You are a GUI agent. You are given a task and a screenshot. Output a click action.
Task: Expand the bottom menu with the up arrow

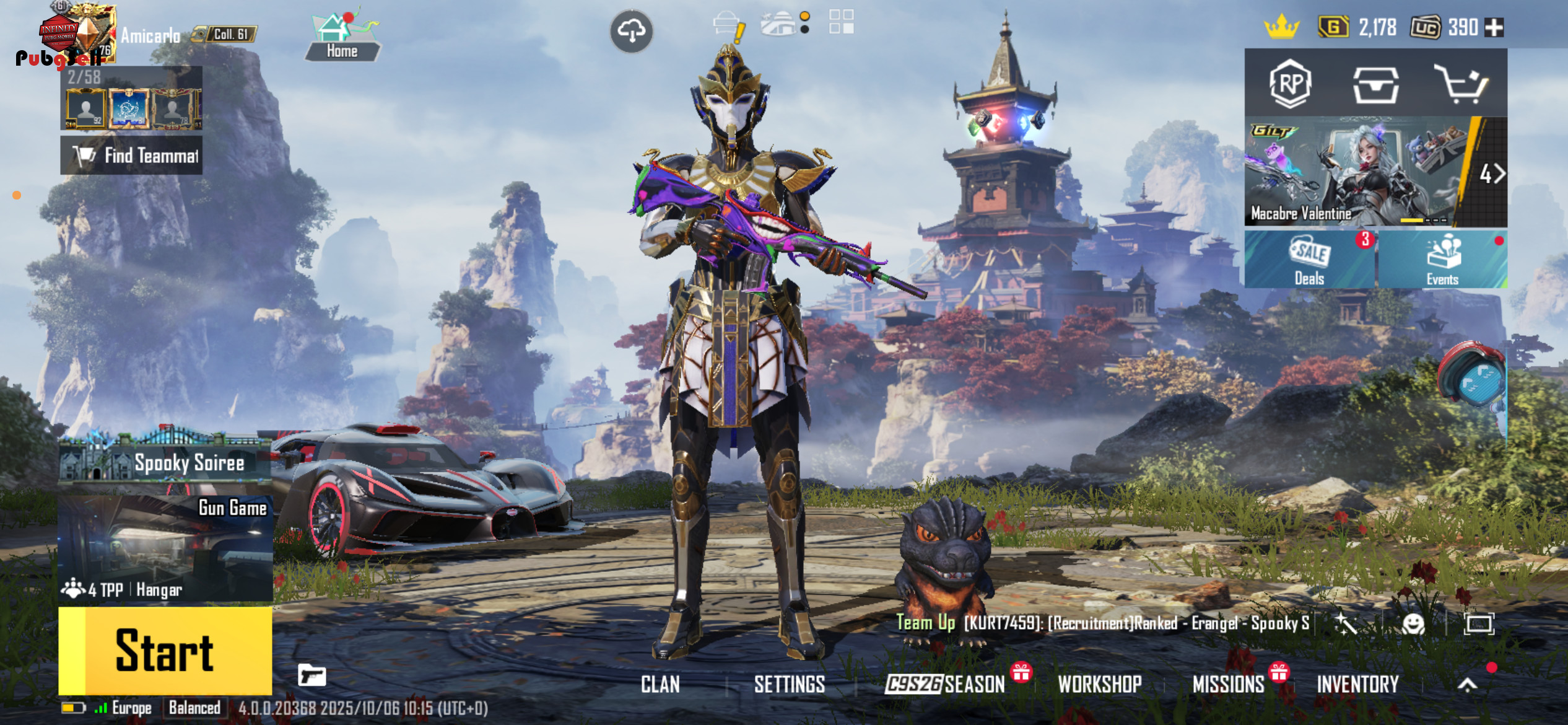[1467, 684]
